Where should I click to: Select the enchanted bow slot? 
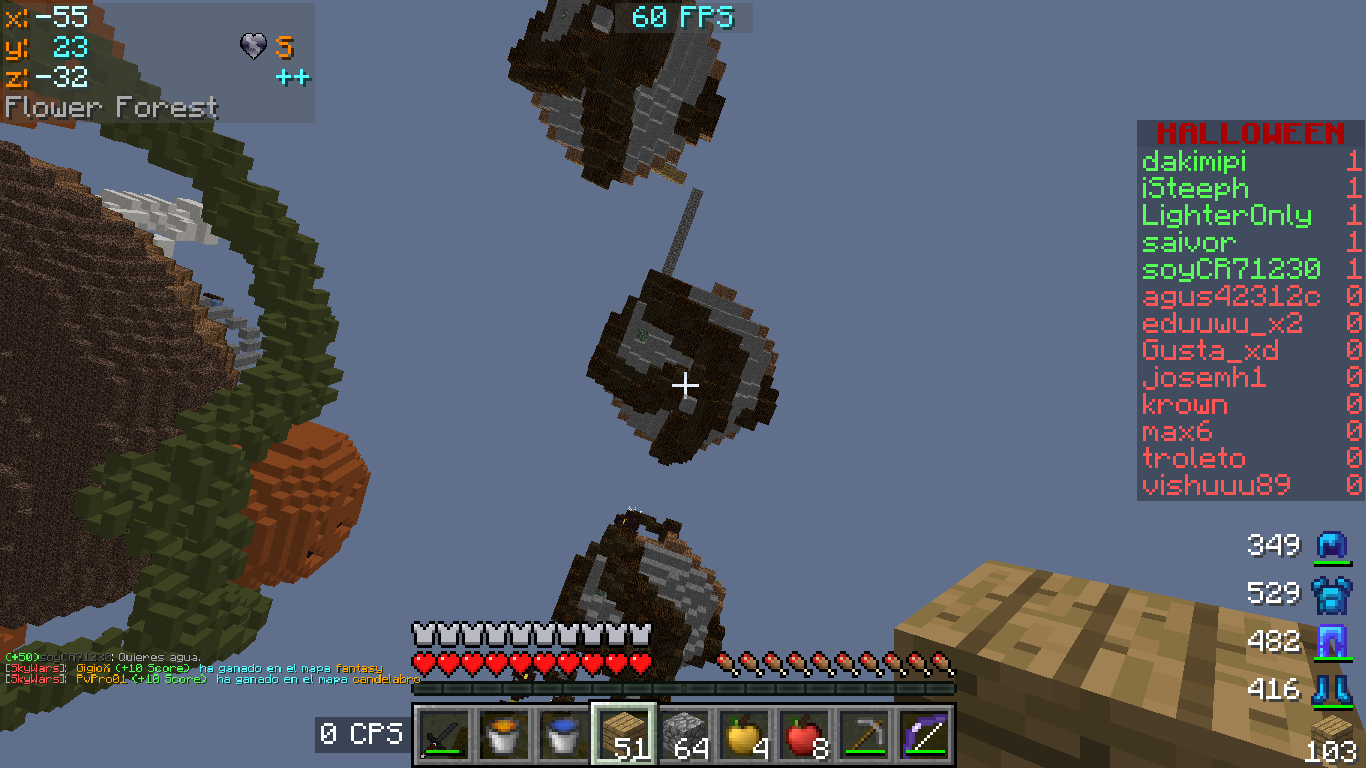[x=924, y=736]
